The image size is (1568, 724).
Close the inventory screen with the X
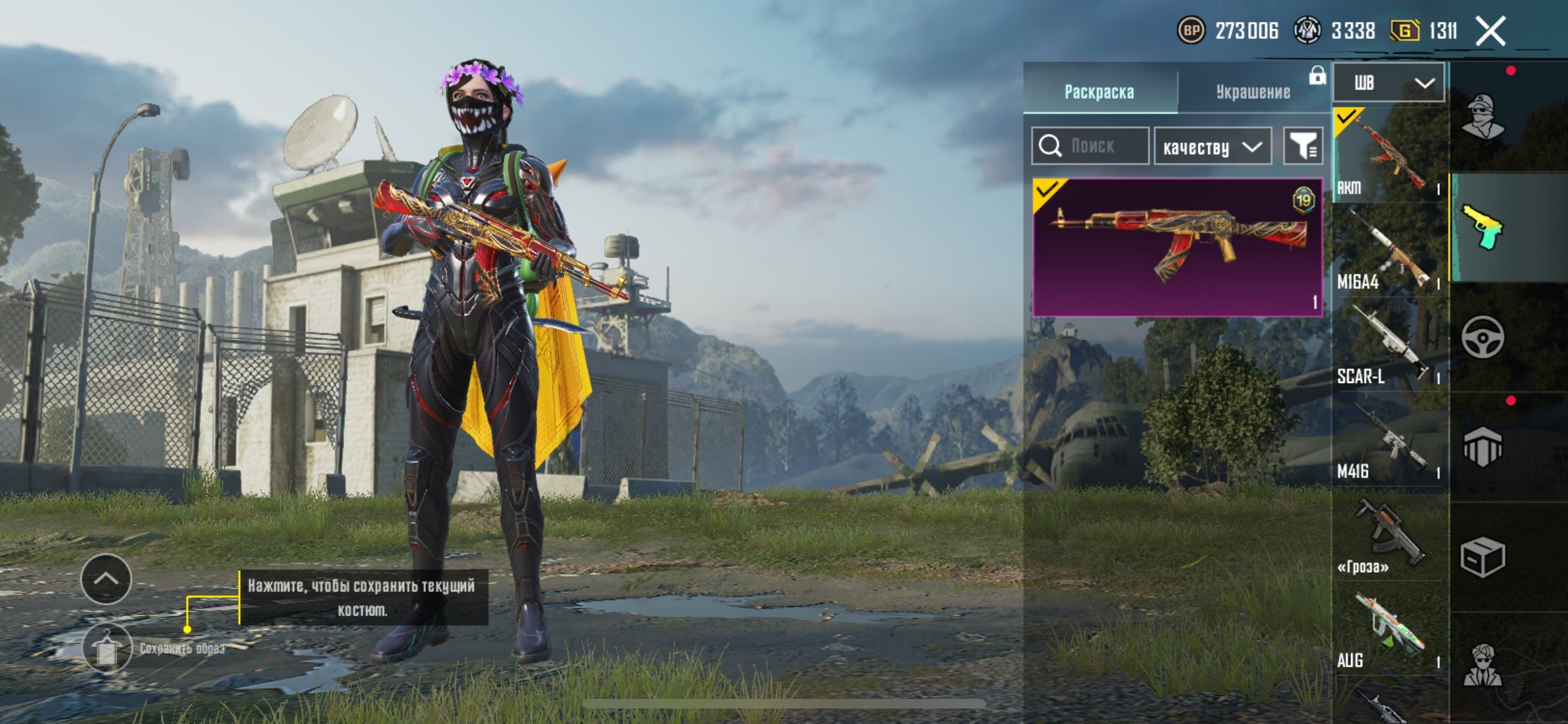tap(1490, 31)
